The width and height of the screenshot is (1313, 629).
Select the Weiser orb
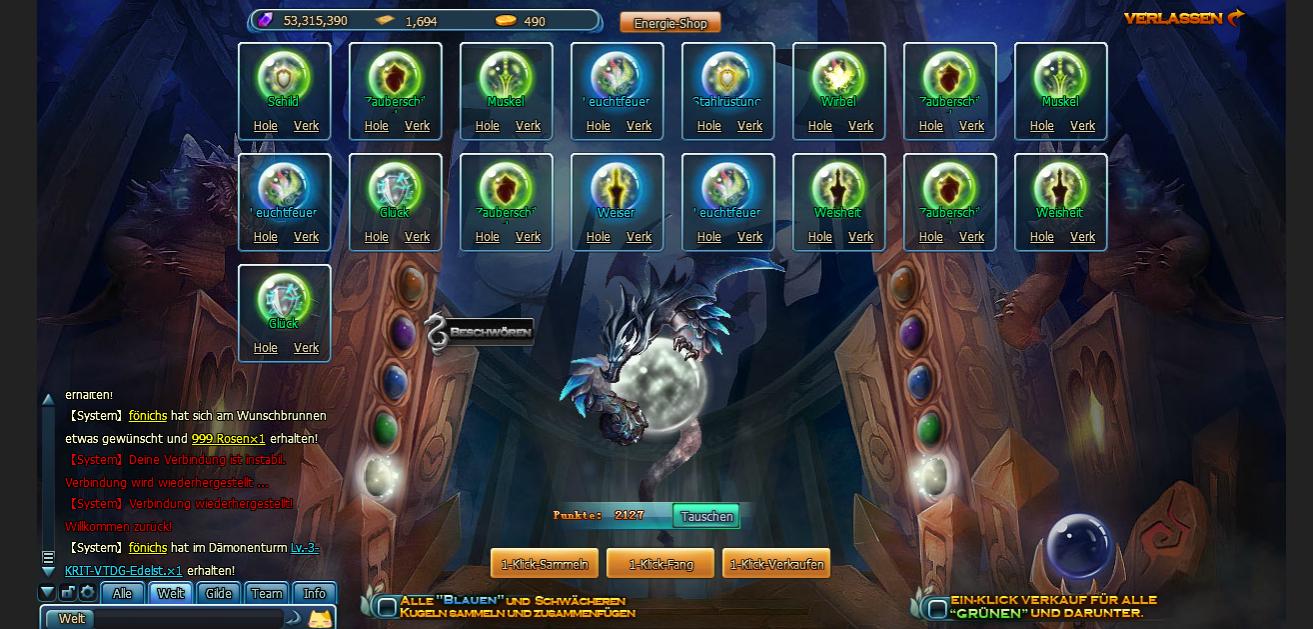pyautogui.click(x=617, y=187)
